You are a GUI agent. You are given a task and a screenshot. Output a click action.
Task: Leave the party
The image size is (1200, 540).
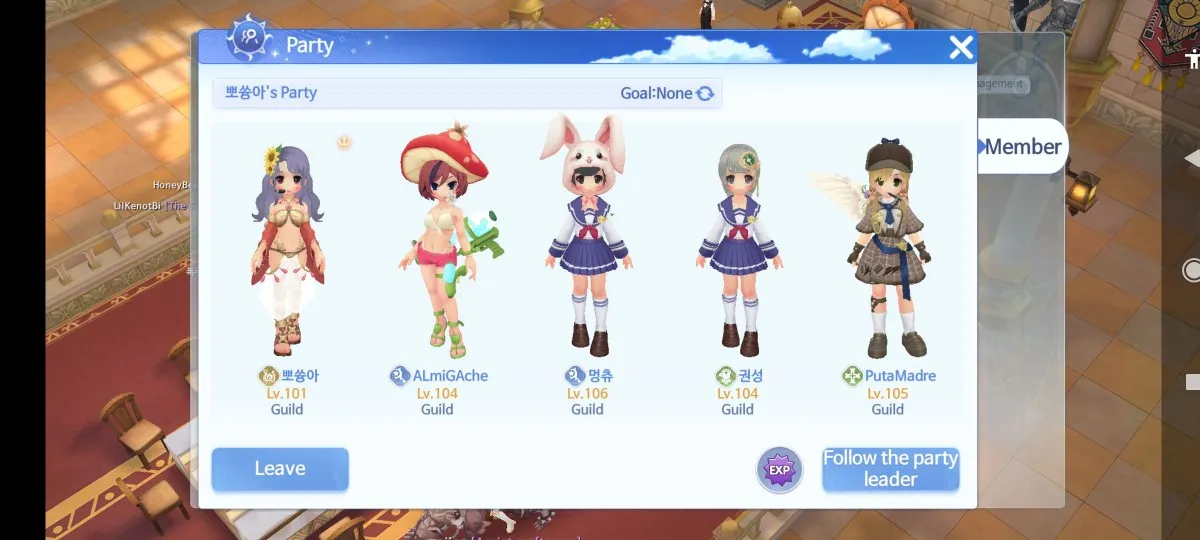click(280, 469)
